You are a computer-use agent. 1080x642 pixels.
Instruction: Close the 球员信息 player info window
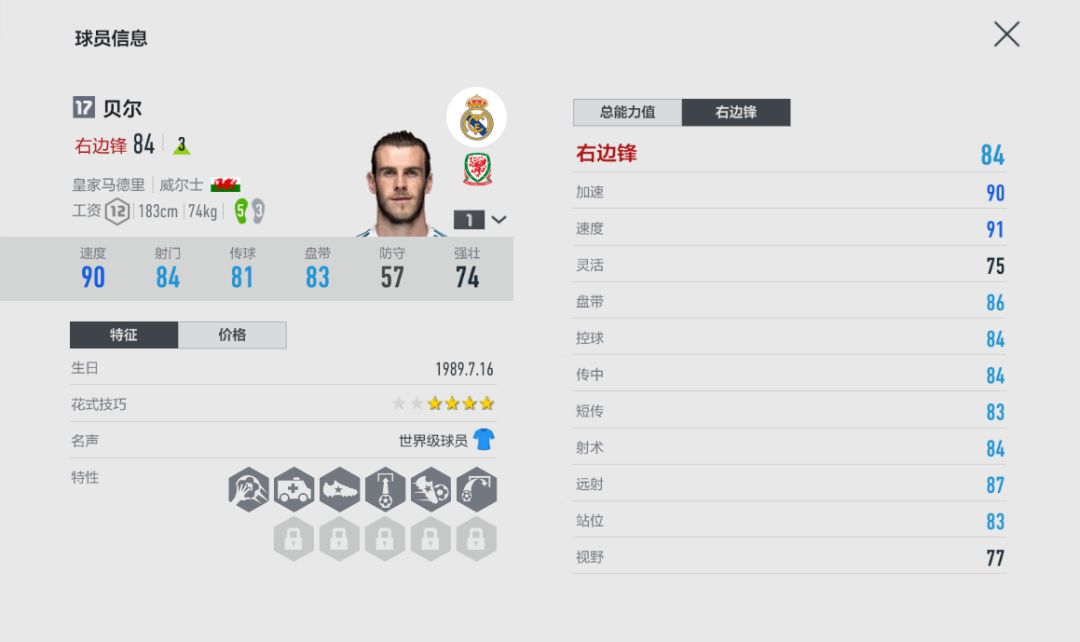click(x=1006, y=35)
